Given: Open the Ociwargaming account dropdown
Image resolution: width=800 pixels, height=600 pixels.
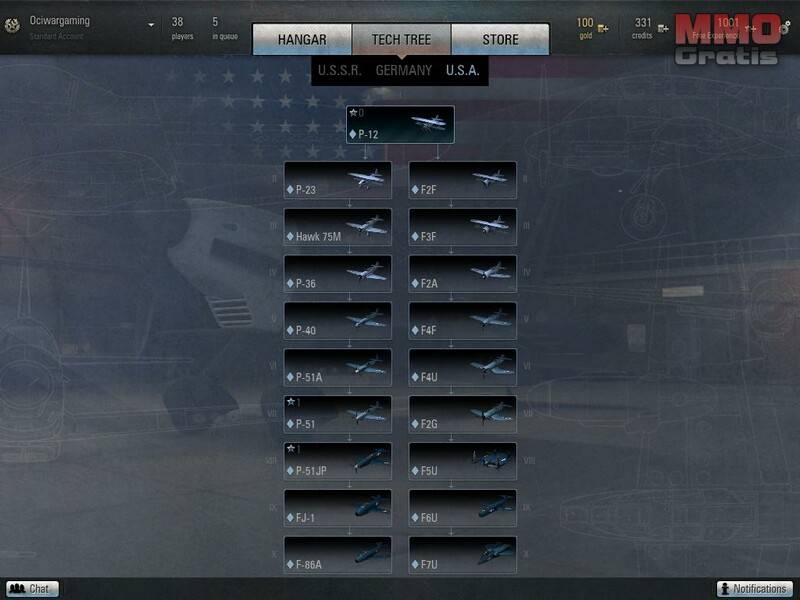Looking at the screenshot, I should coord(151,25).
